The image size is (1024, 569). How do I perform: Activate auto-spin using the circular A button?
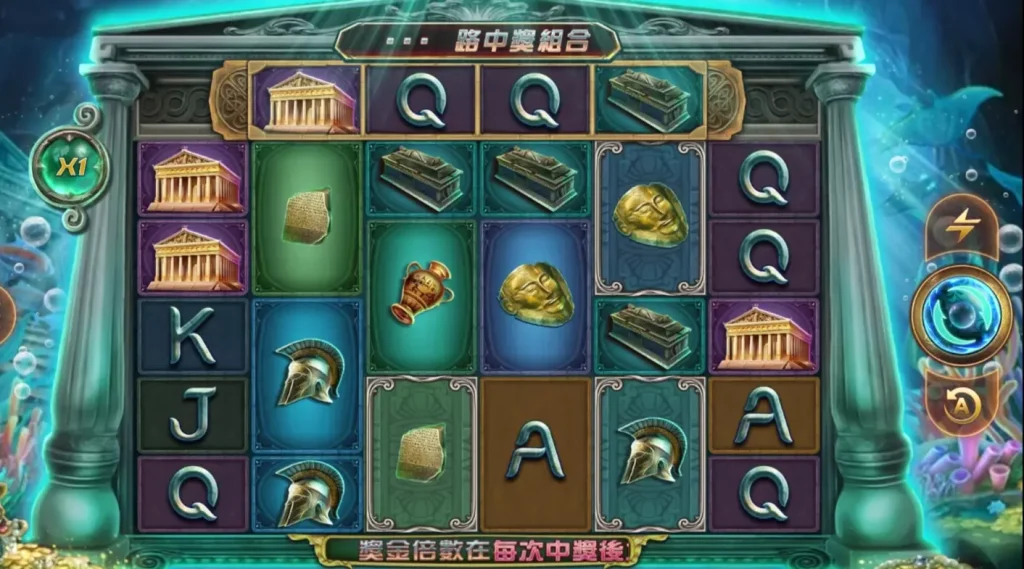(x=961, y=403)
